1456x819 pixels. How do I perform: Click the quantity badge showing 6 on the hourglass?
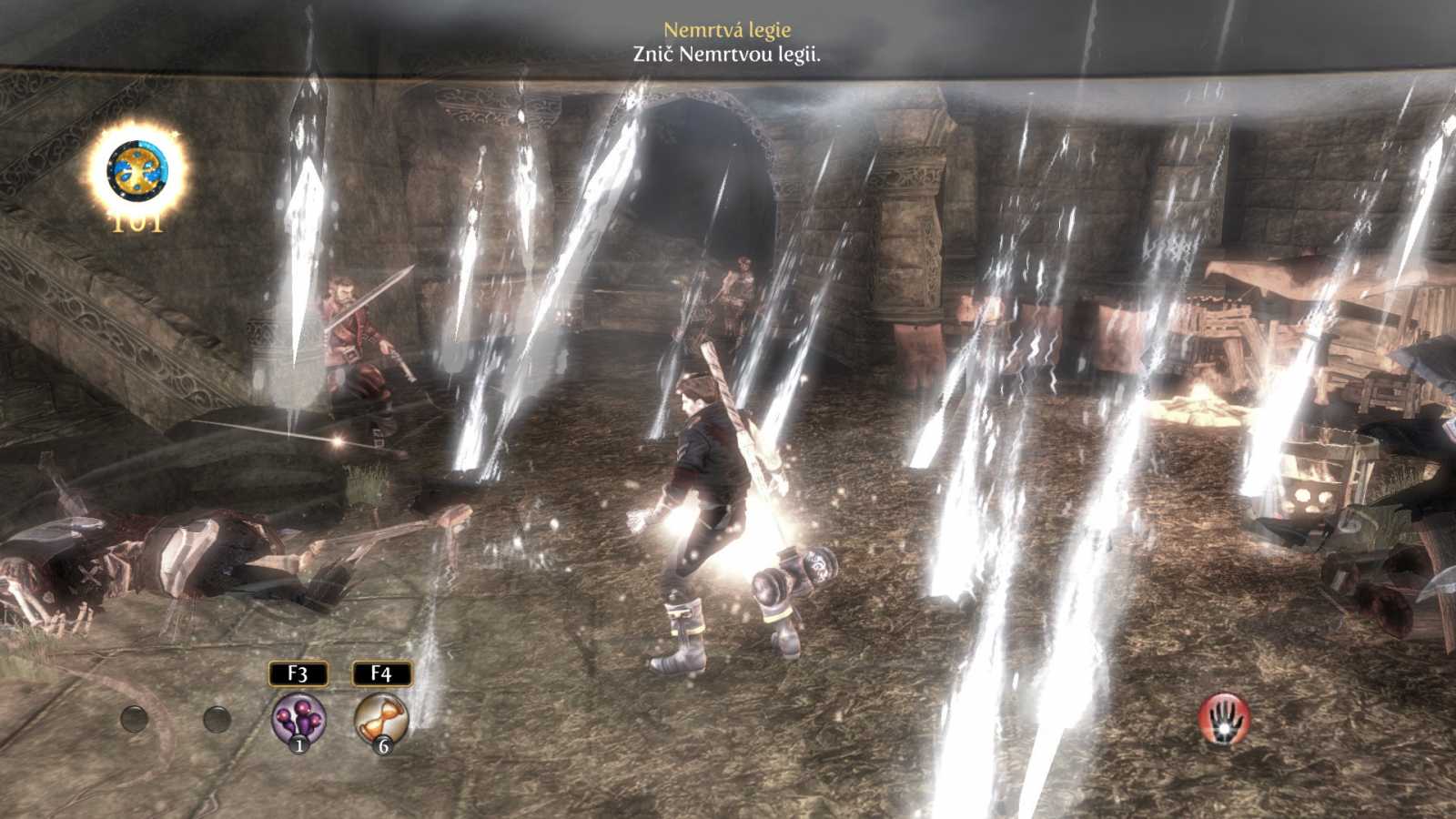click(x=384, y=747)
